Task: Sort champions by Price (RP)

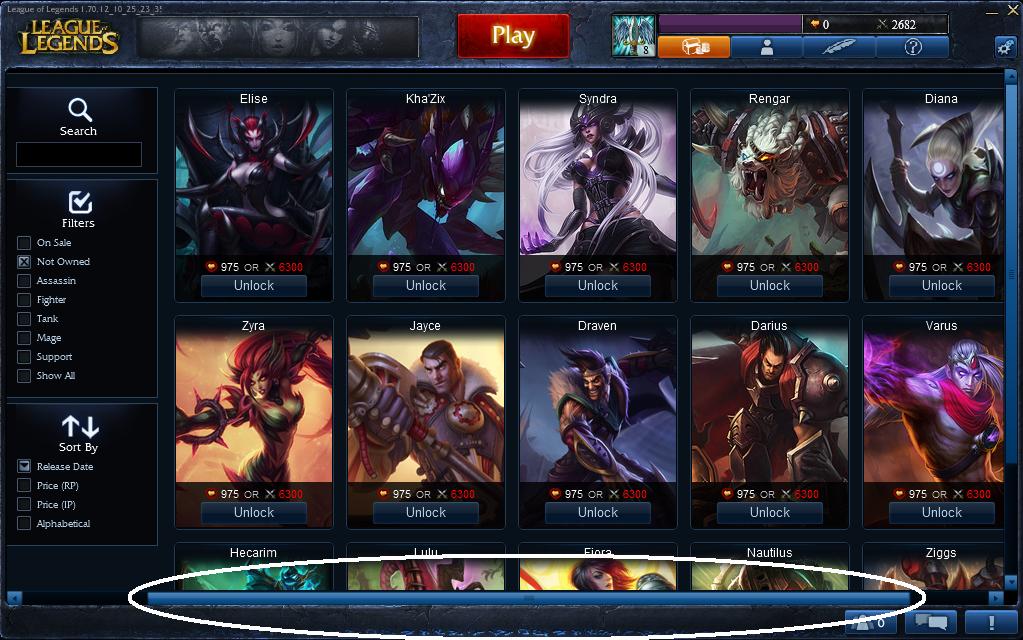Action: tap(24, 486)
